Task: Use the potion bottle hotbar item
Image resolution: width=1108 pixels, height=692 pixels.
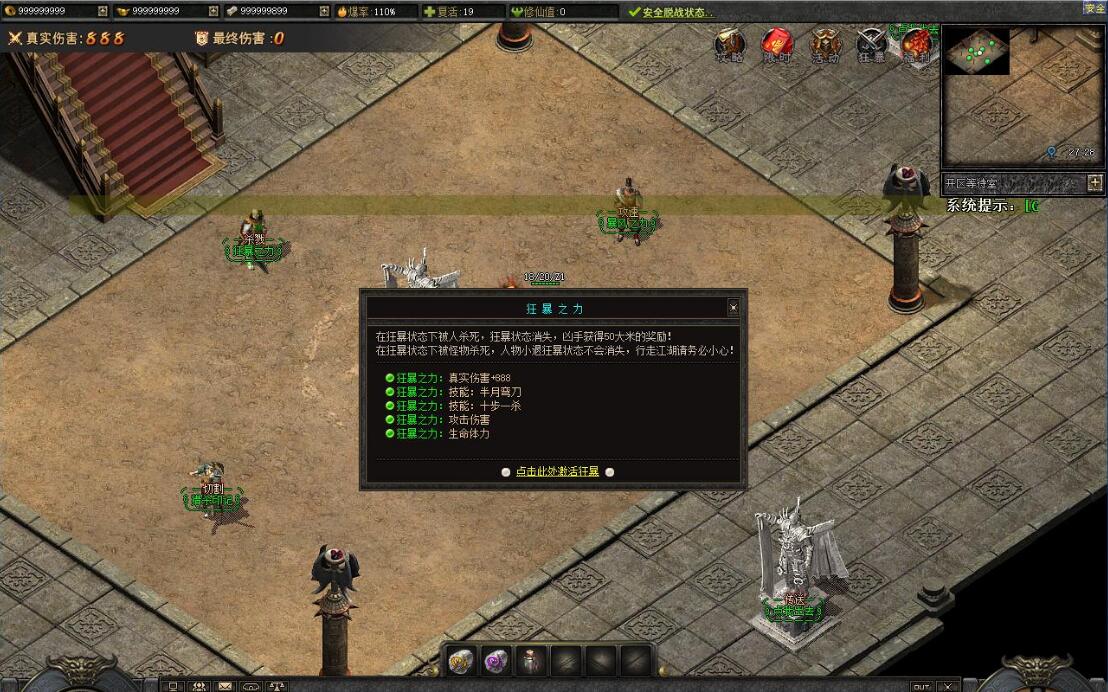Action: (x=532, y=660)
